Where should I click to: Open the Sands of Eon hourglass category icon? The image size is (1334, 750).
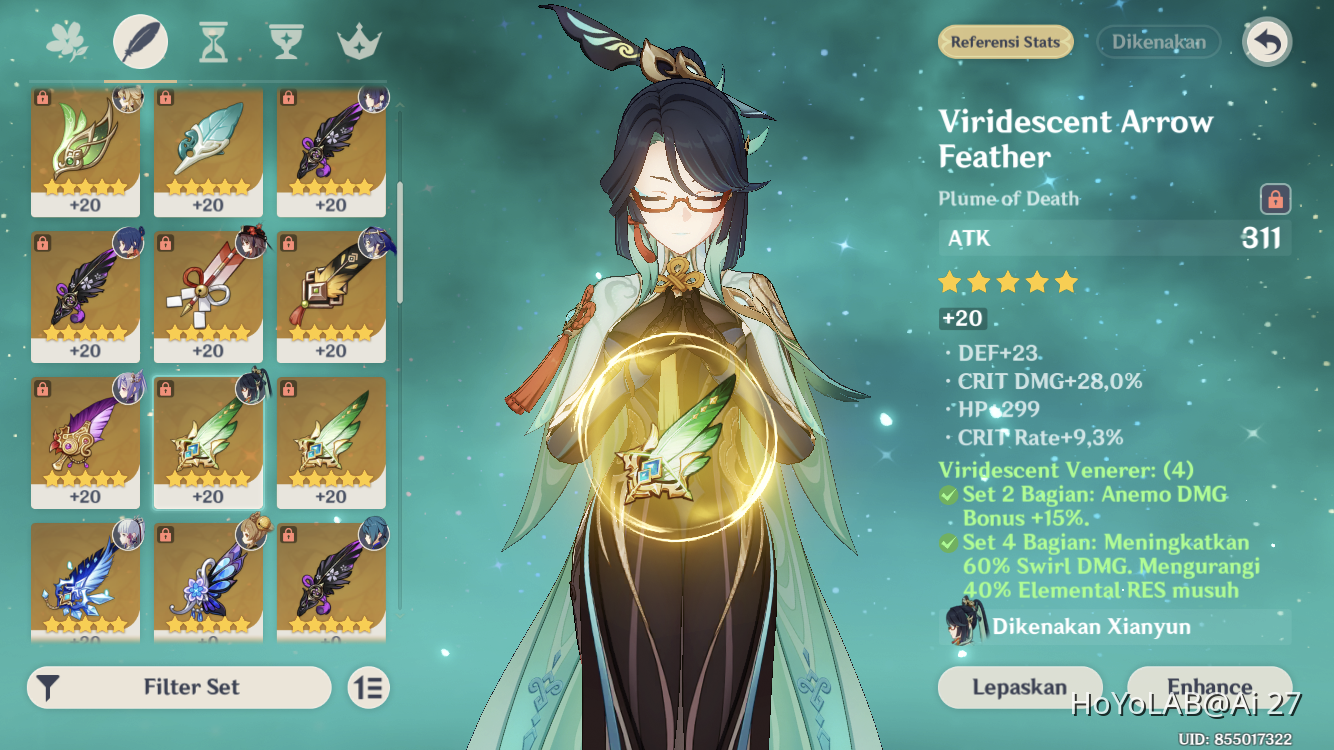(213, 40)
